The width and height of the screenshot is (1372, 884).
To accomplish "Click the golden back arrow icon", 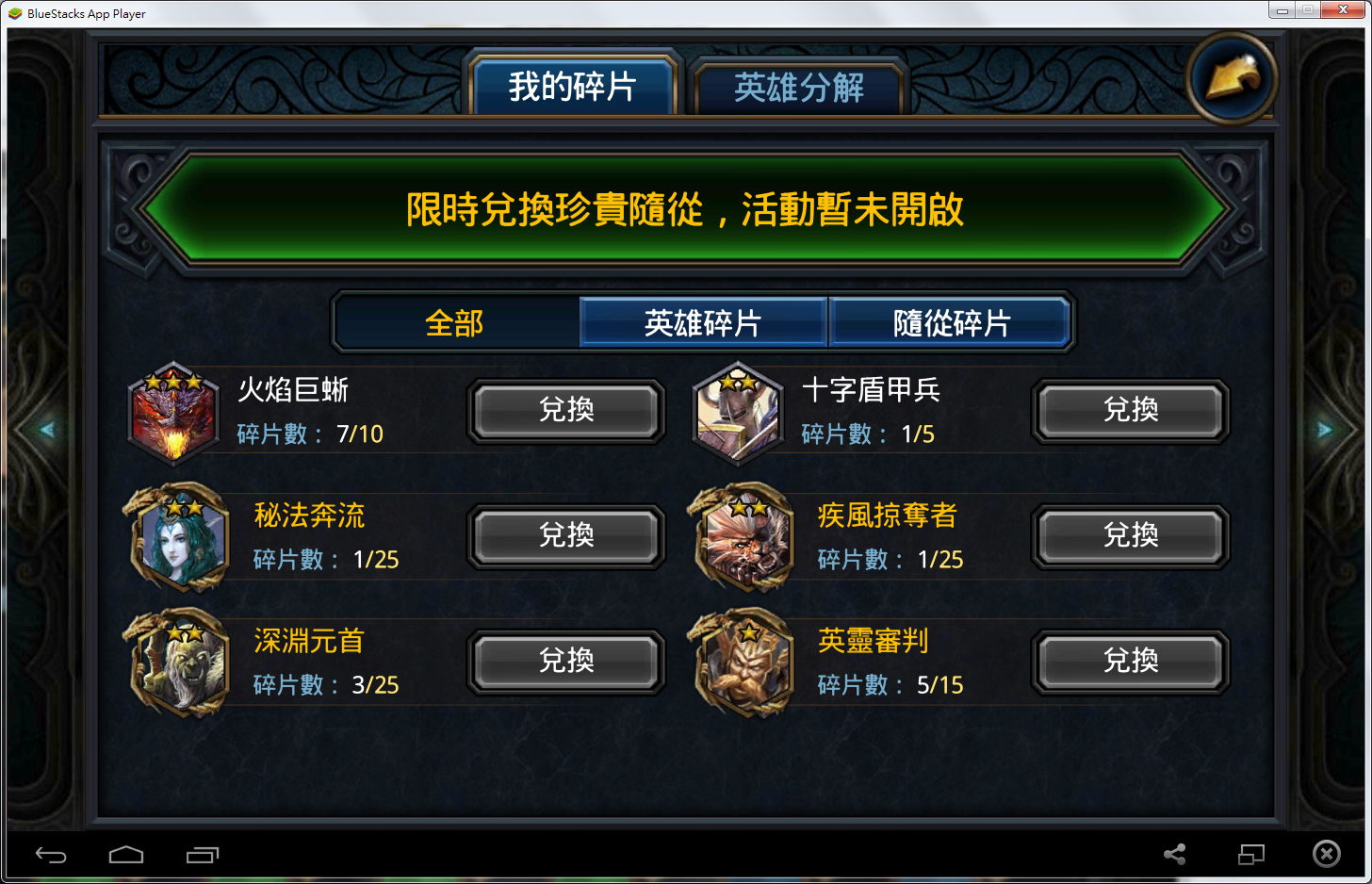I will coord(1232,79).
